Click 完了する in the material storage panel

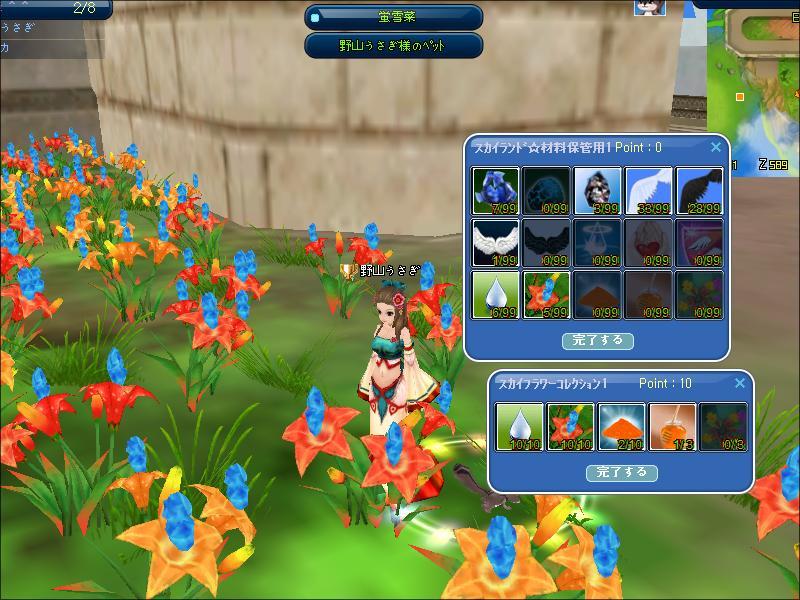597,340
